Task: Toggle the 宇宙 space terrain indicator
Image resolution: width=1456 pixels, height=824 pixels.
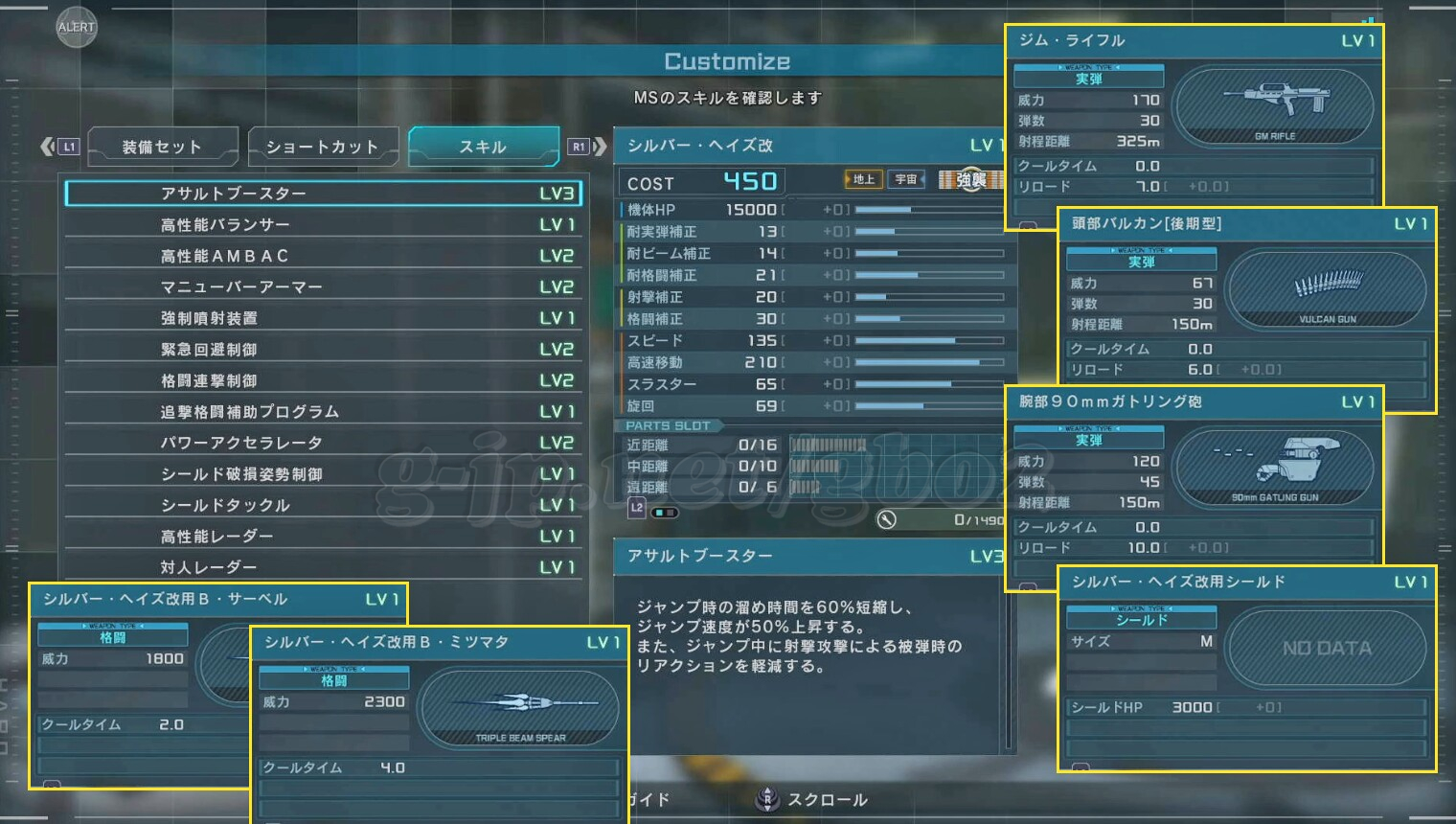Action: pos(905,179)
